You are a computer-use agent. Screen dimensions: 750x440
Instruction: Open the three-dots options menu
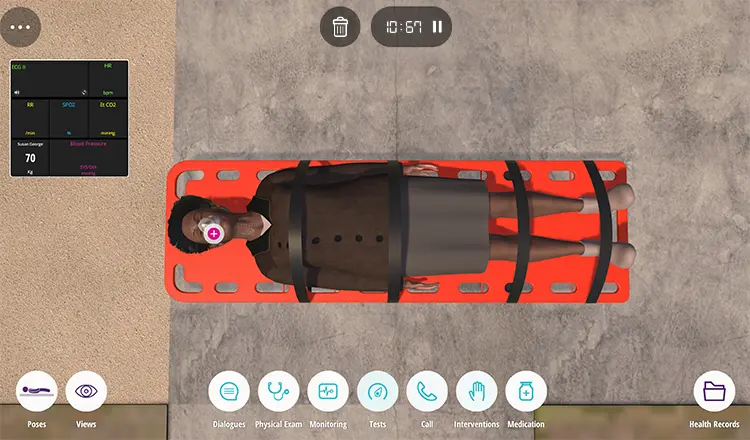tap(22, 26)
